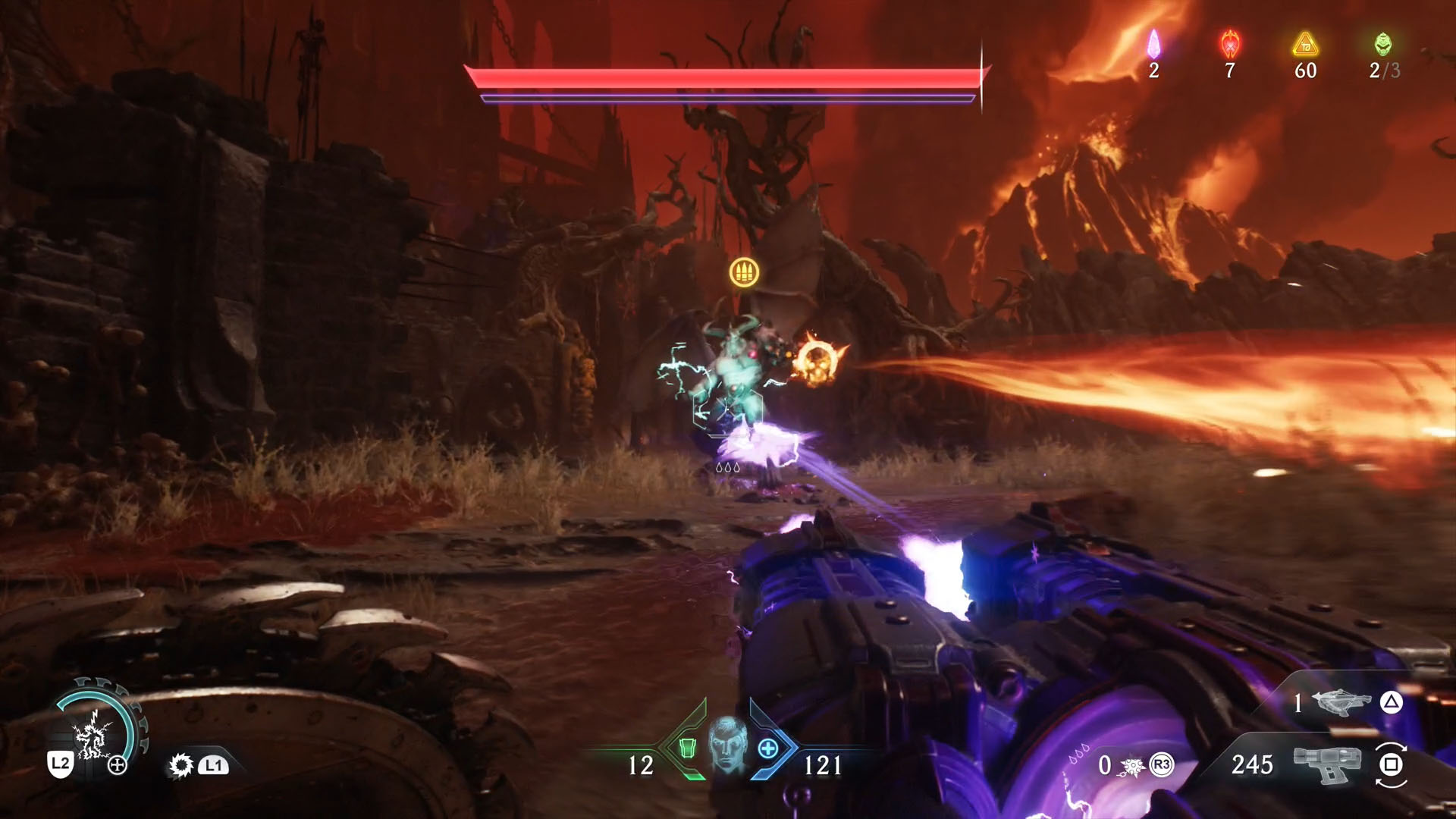The image size is (1456, 819).
Task: Click the yellow shell ammo pickup icon above the demon
Action: [745, 271]
